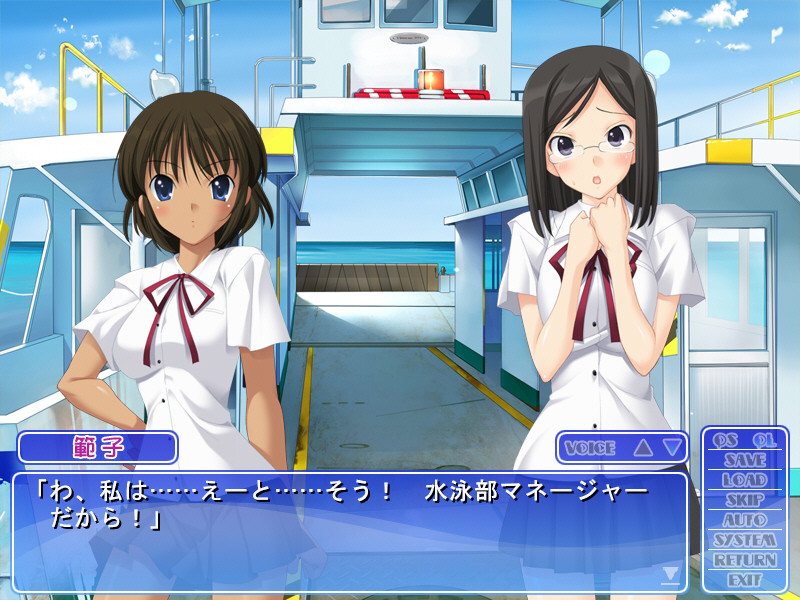Activate SKIP mode

click(x=745, y=500)
